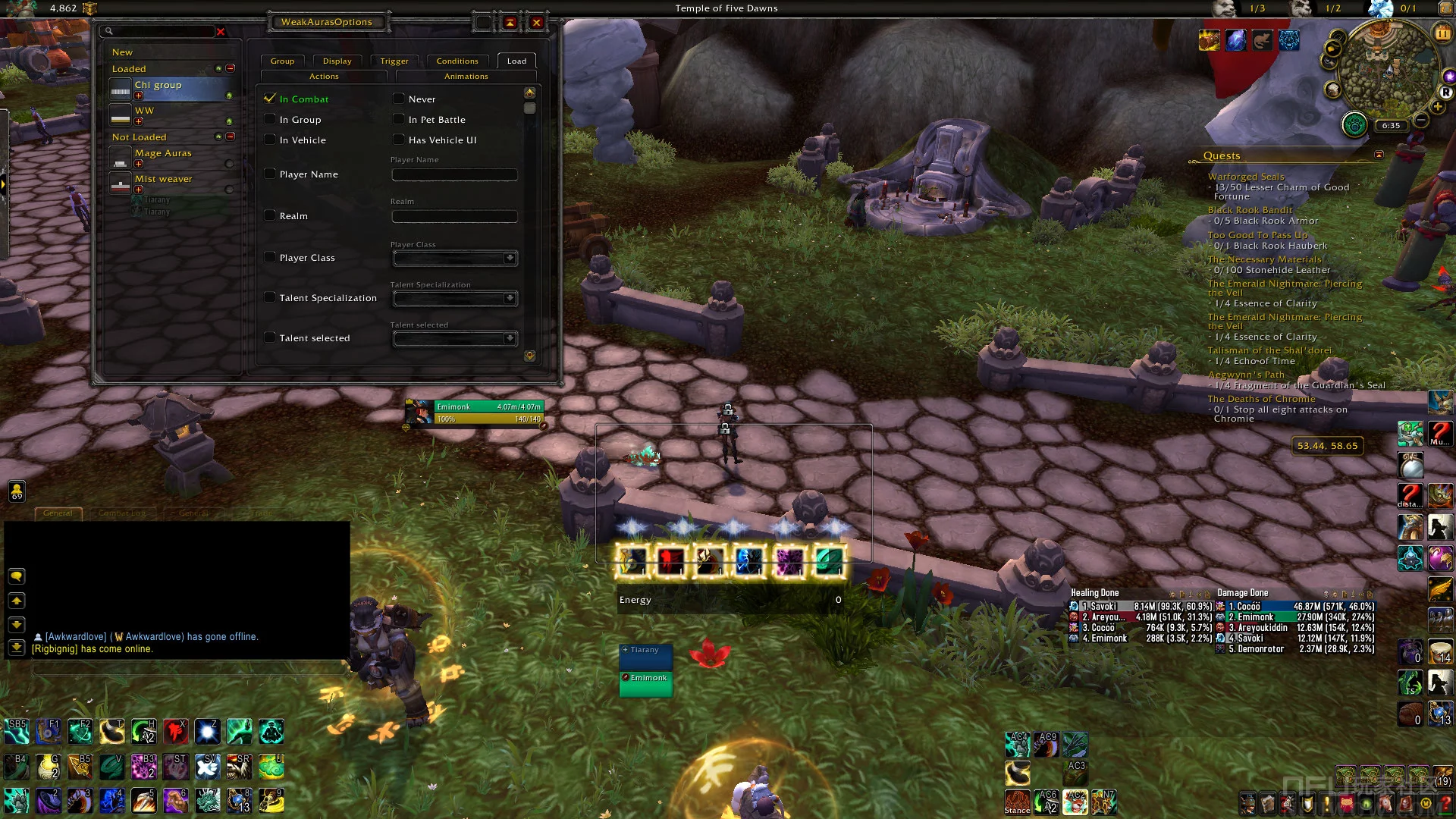Open the Animations tab

point(466,77)
